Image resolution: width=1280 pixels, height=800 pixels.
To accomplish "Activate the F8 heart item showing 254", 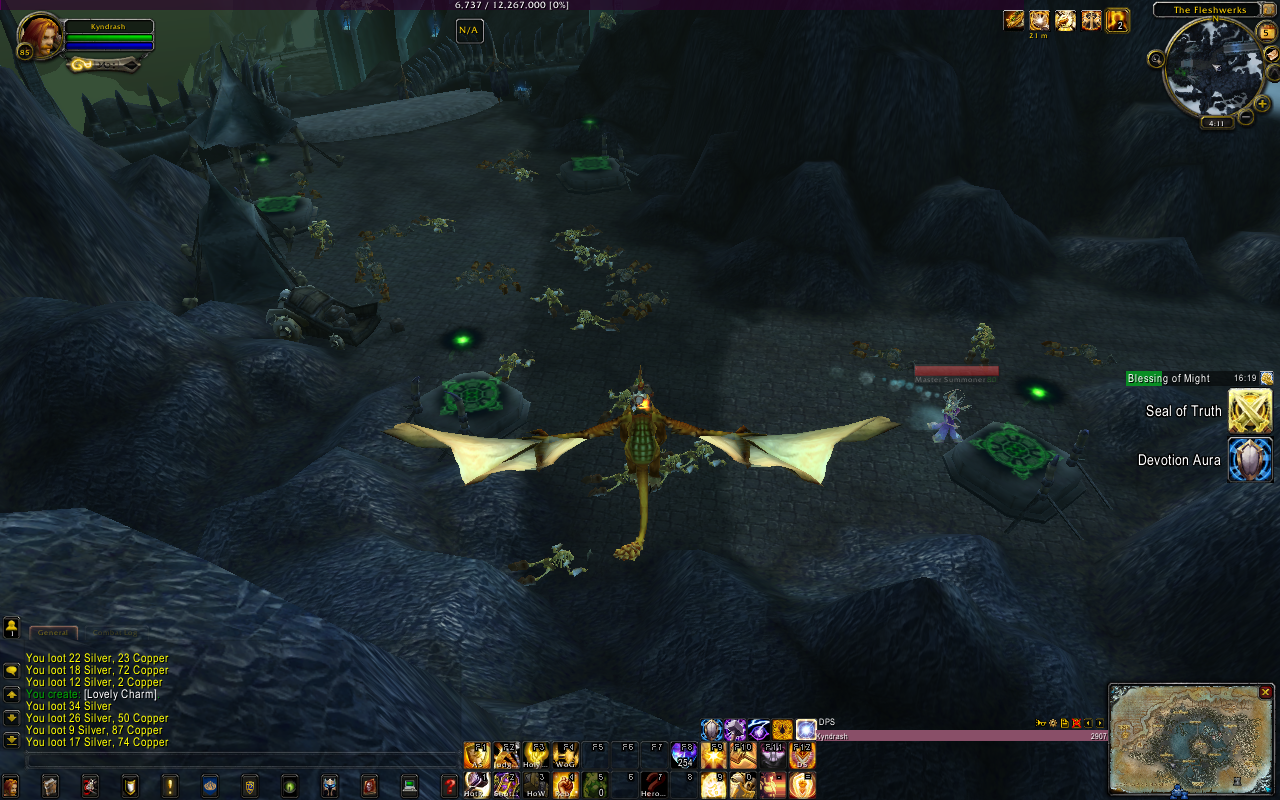I will (685, 755).
